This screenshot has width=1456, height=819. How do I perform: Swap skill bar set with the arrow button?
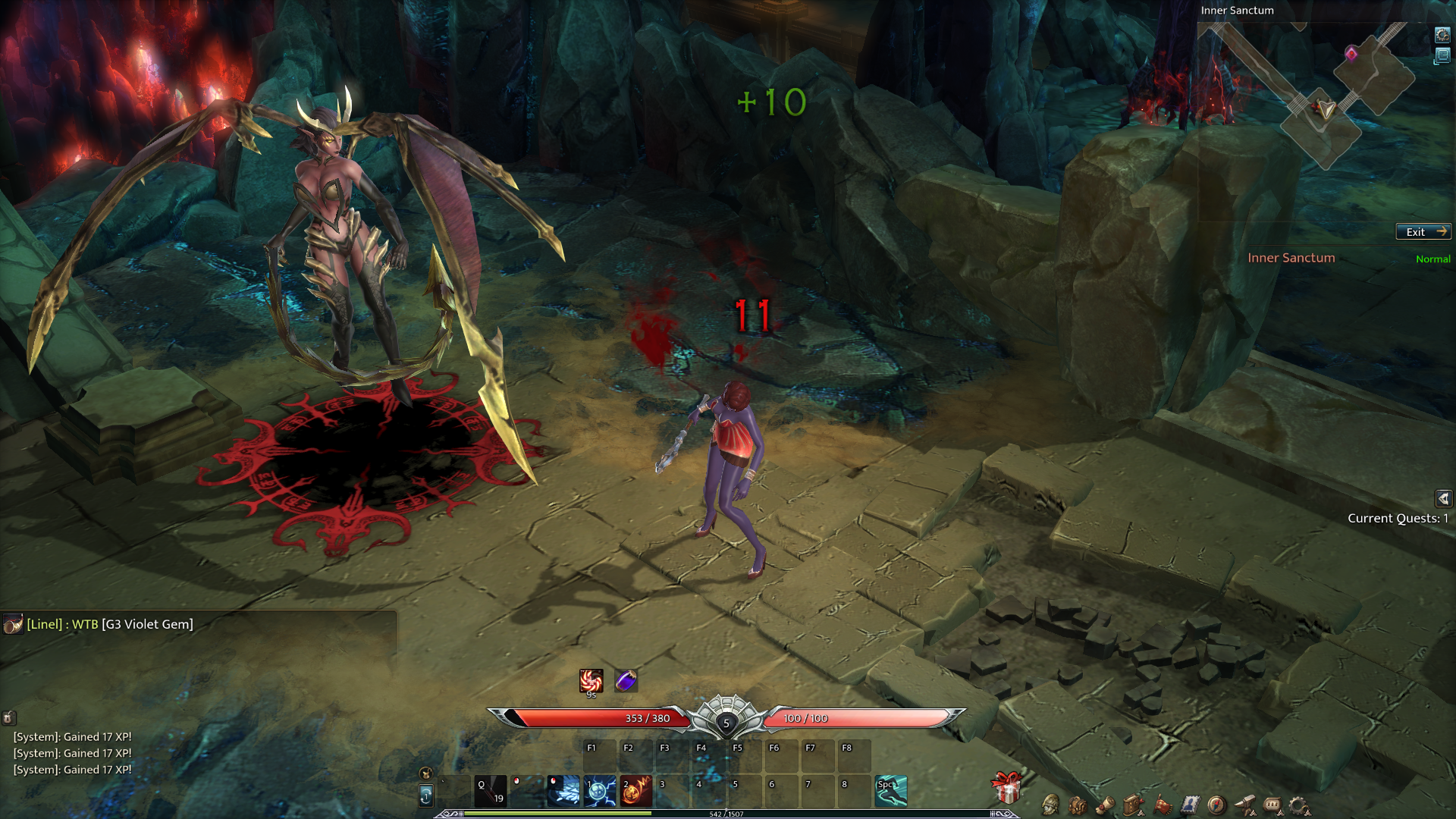[x=426, y=795]
